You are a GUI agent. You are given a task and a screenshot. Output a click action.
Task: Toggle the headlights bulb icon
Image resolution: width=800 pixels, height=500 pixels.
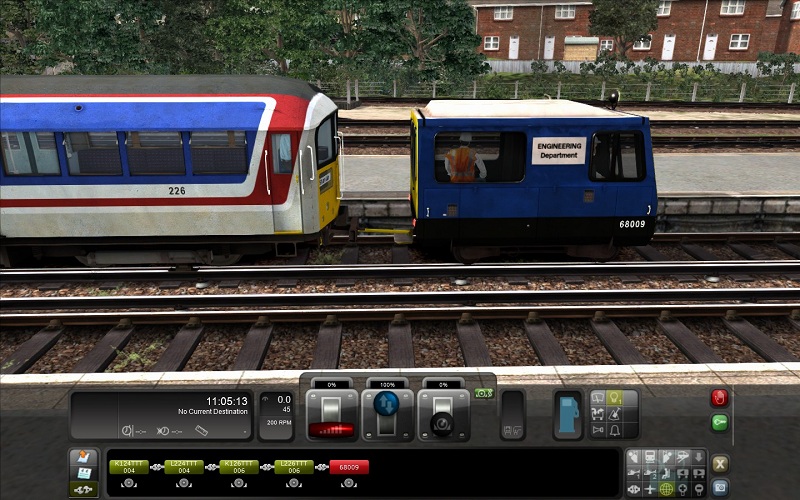[615, 399]
